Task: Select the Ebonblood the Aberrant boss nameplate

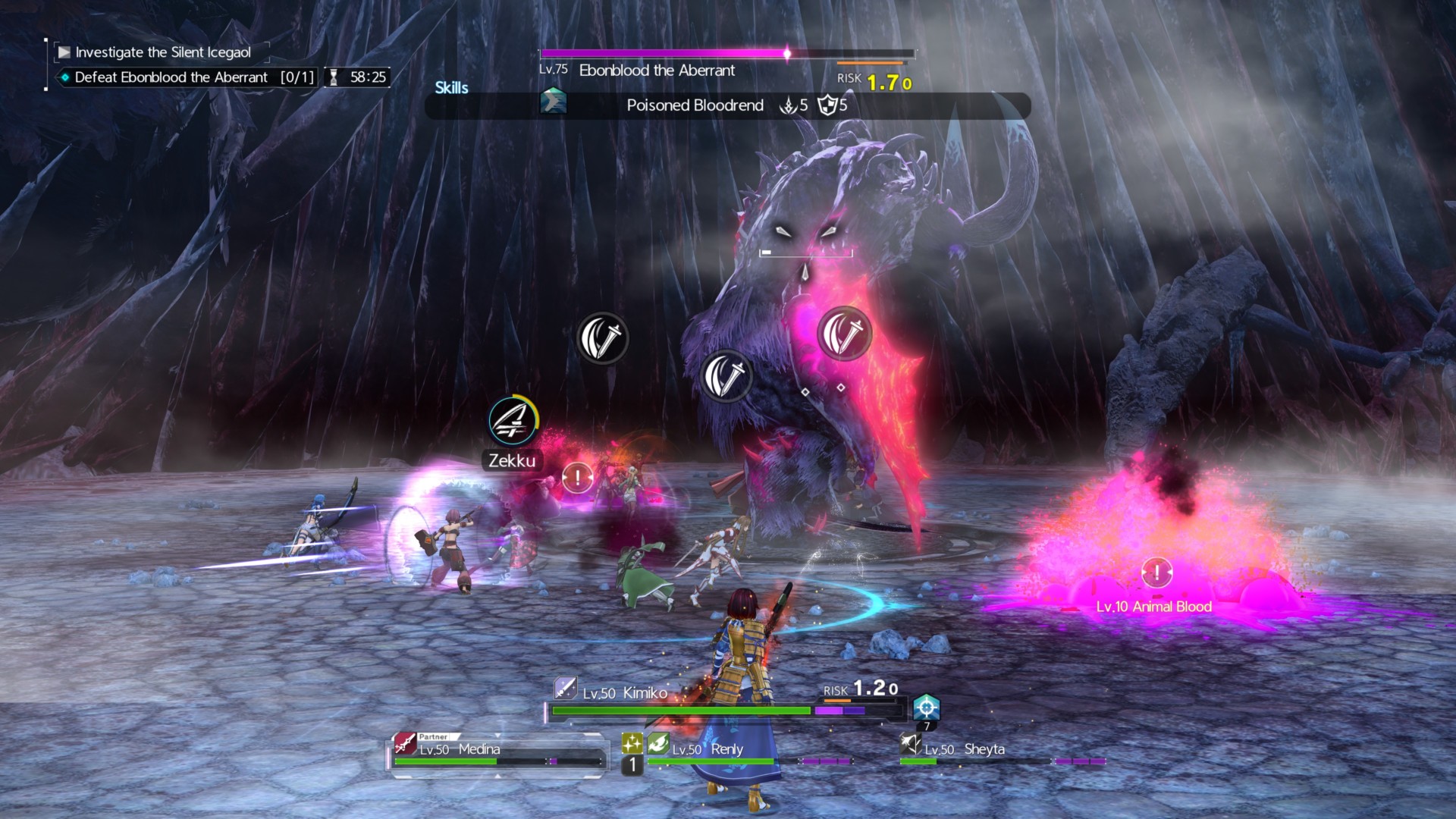Action: point(657,71)
